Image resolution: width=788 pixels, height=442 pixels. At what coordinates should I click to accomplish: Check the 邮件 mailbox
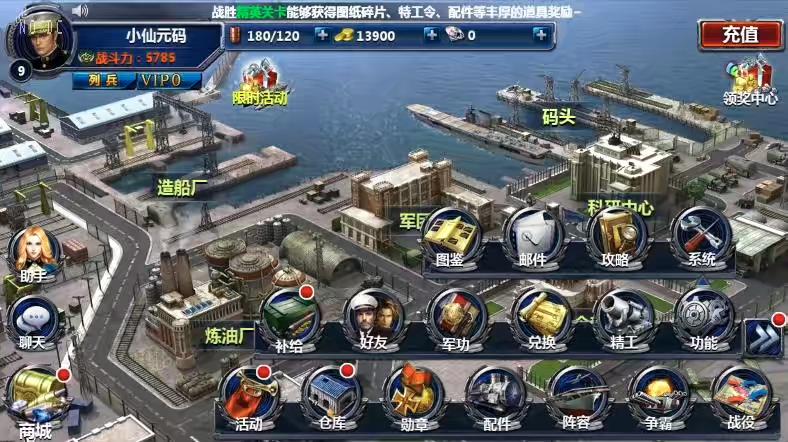[x=532, y=236]
